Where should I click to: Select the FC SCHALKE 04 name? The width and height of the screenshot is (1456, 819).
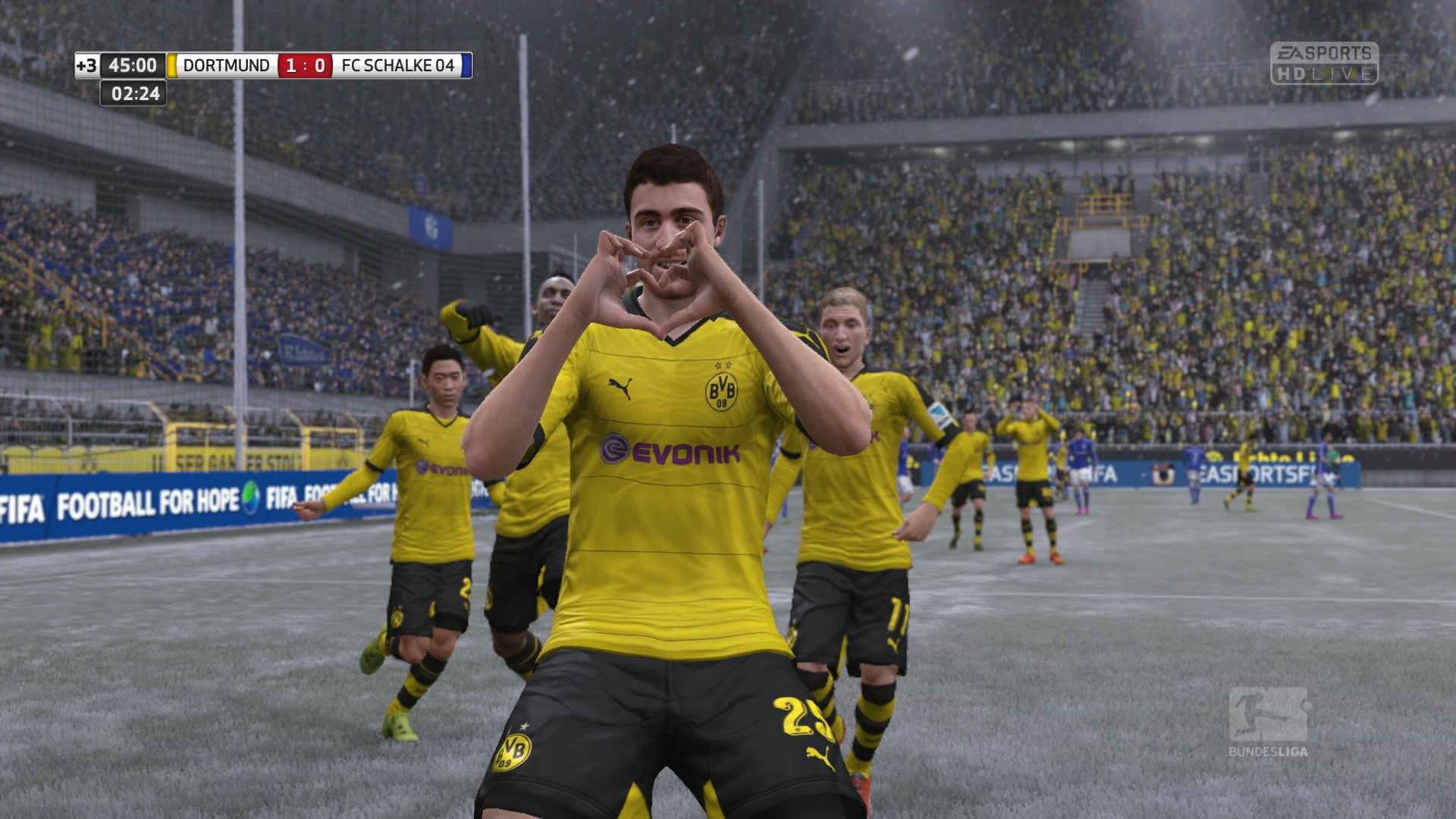coord(397,65)
